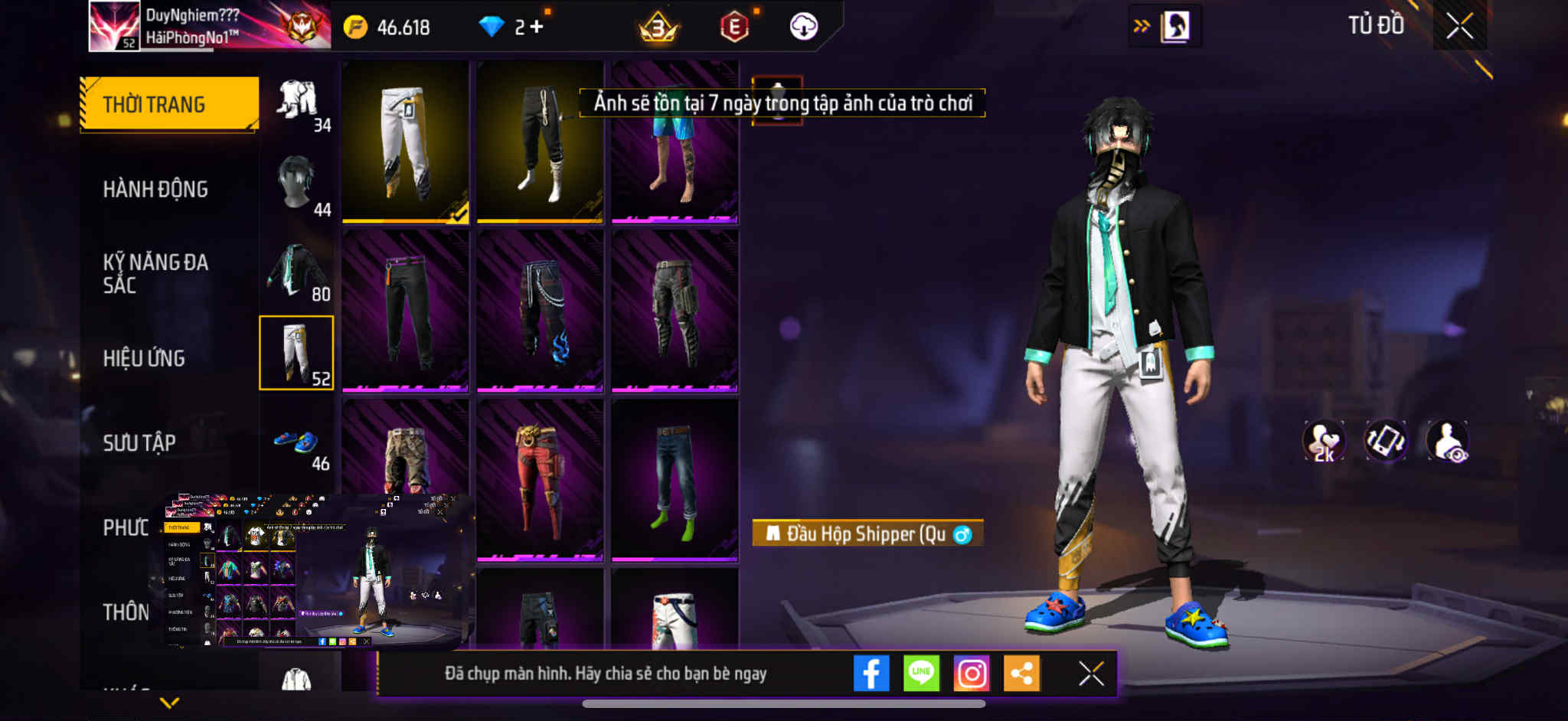The width and height of the screenshot is (1568, 721).
Task: Select the KỸ NĂNG ĐA SẮC tab
Action: [x=155, y=273]
